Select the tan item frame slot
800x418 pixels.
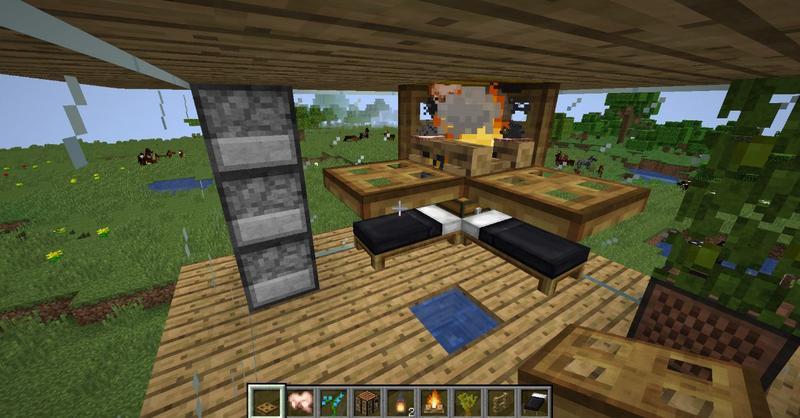501,401
